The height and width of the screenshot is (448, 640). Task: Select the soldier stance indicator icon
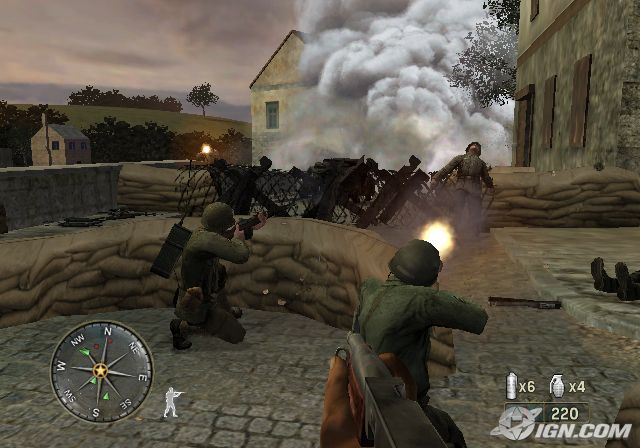click(171, 401)
